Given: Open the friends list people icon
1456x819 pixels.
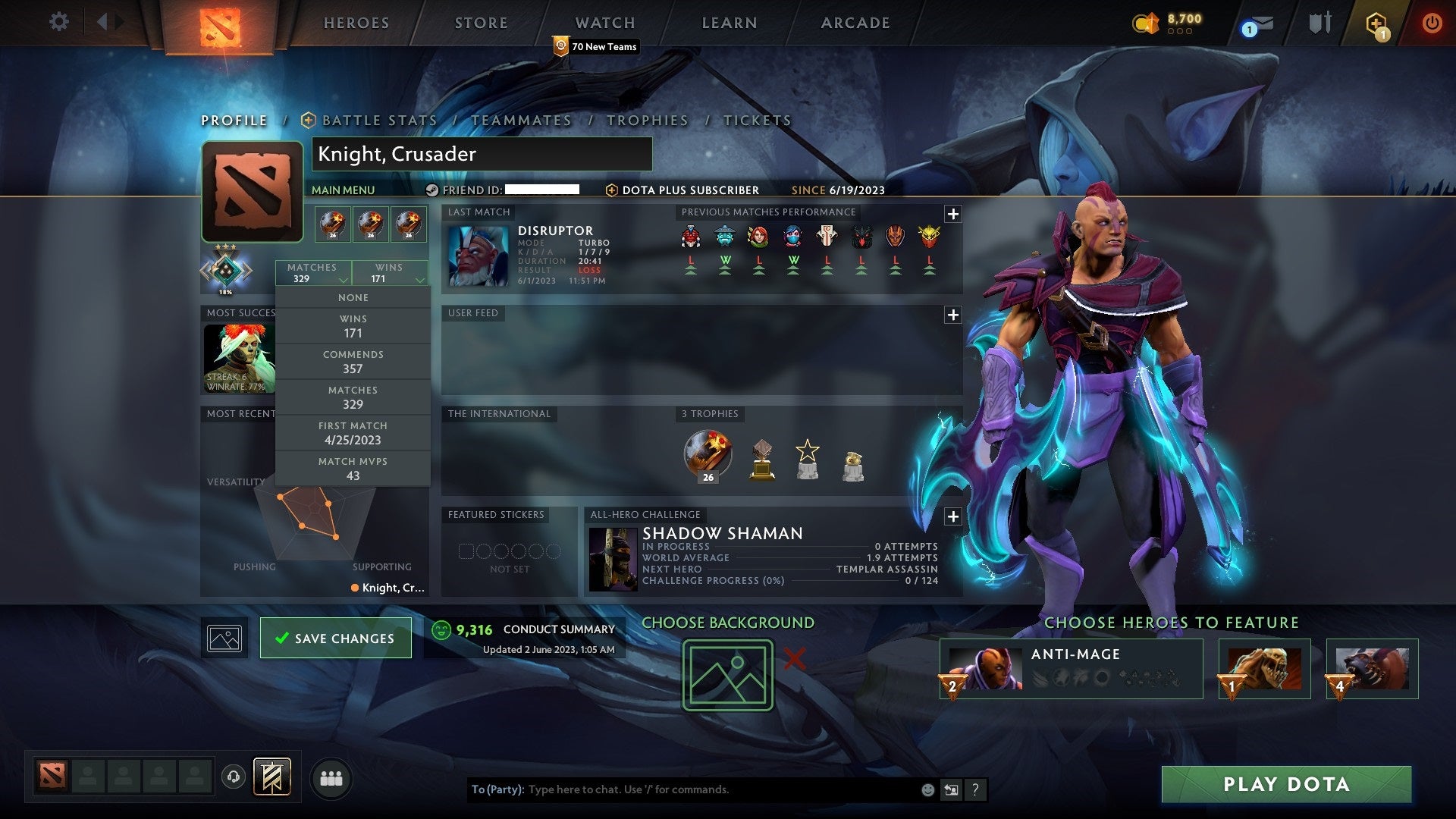Looking at the screenshot, I should (x=331, y=777).
